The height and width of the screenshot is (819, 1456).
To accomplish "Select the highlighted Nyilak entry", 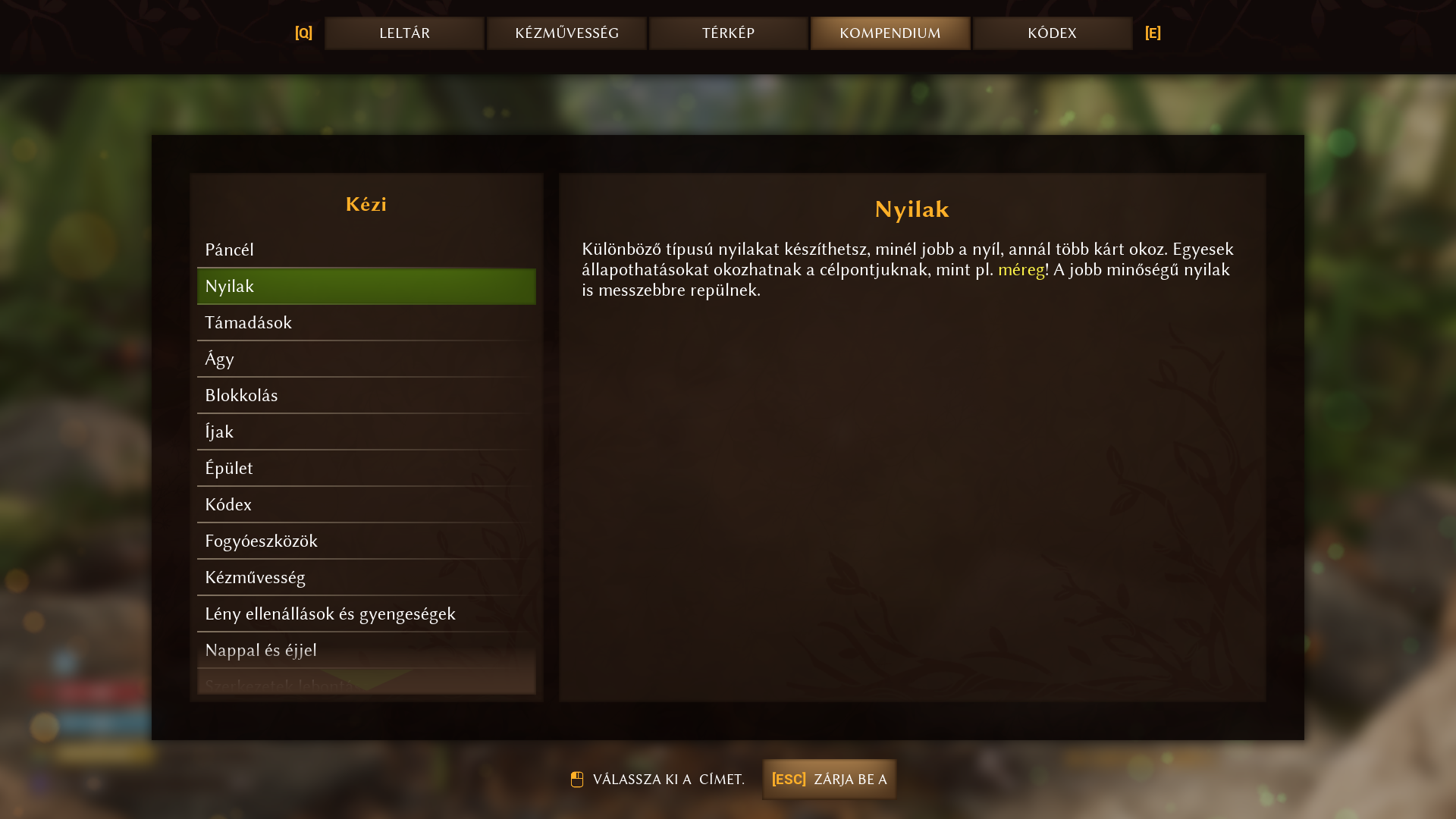I will [366, 286].
